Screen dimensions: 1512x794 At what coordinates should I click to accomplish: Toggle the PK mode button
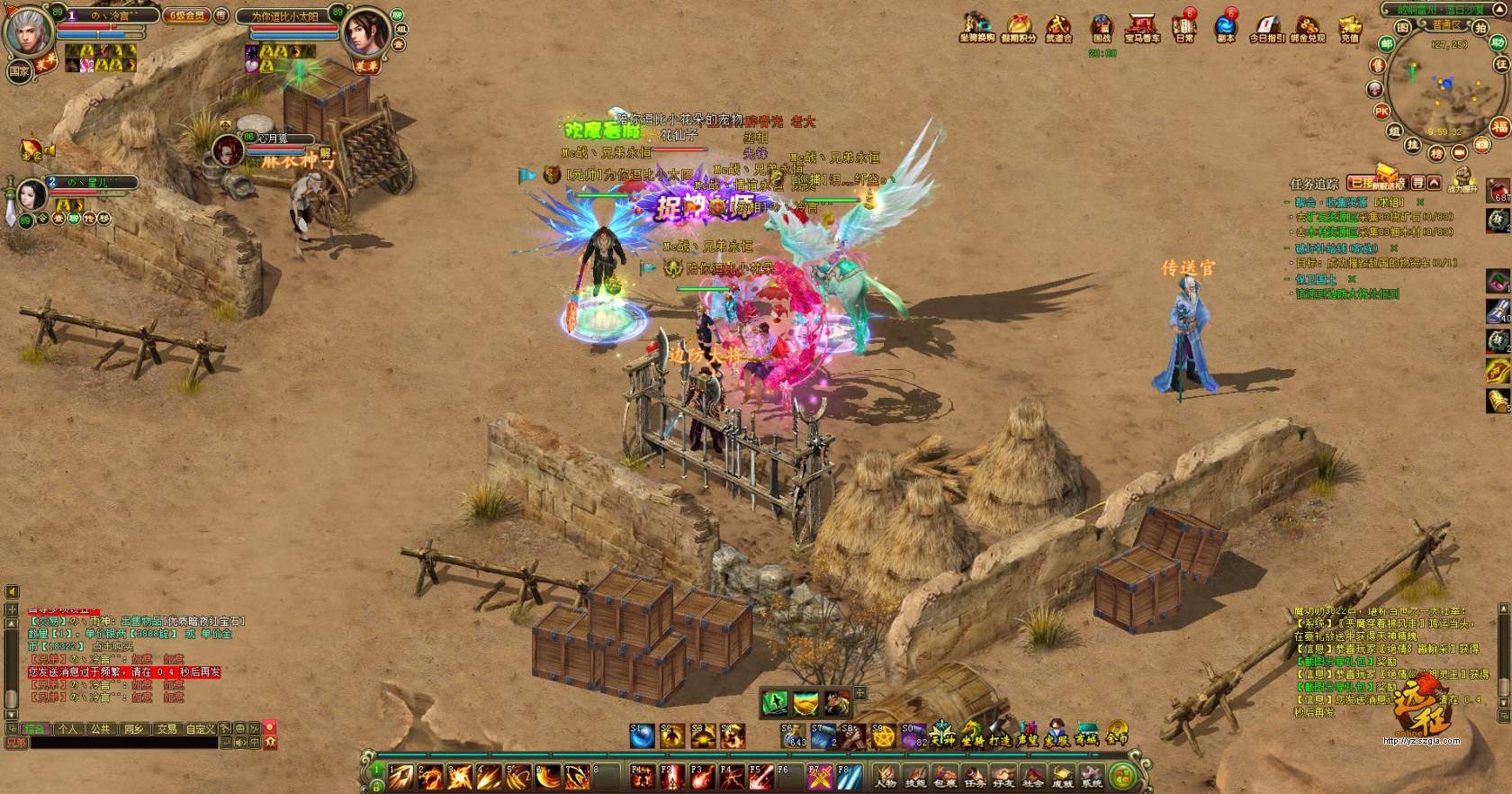pos(1382,112)
